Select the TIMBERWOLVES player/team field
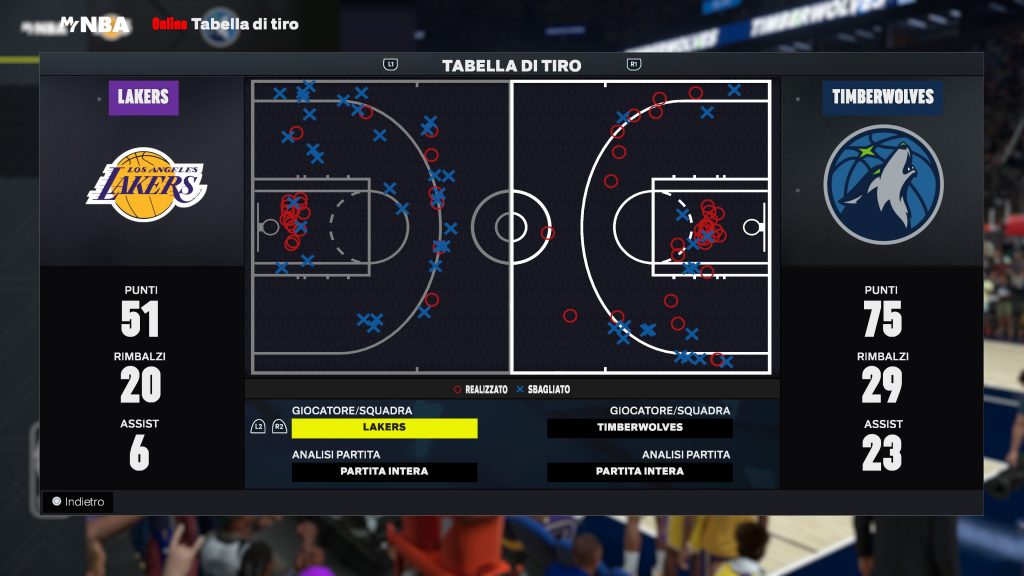 coord(640,428)
